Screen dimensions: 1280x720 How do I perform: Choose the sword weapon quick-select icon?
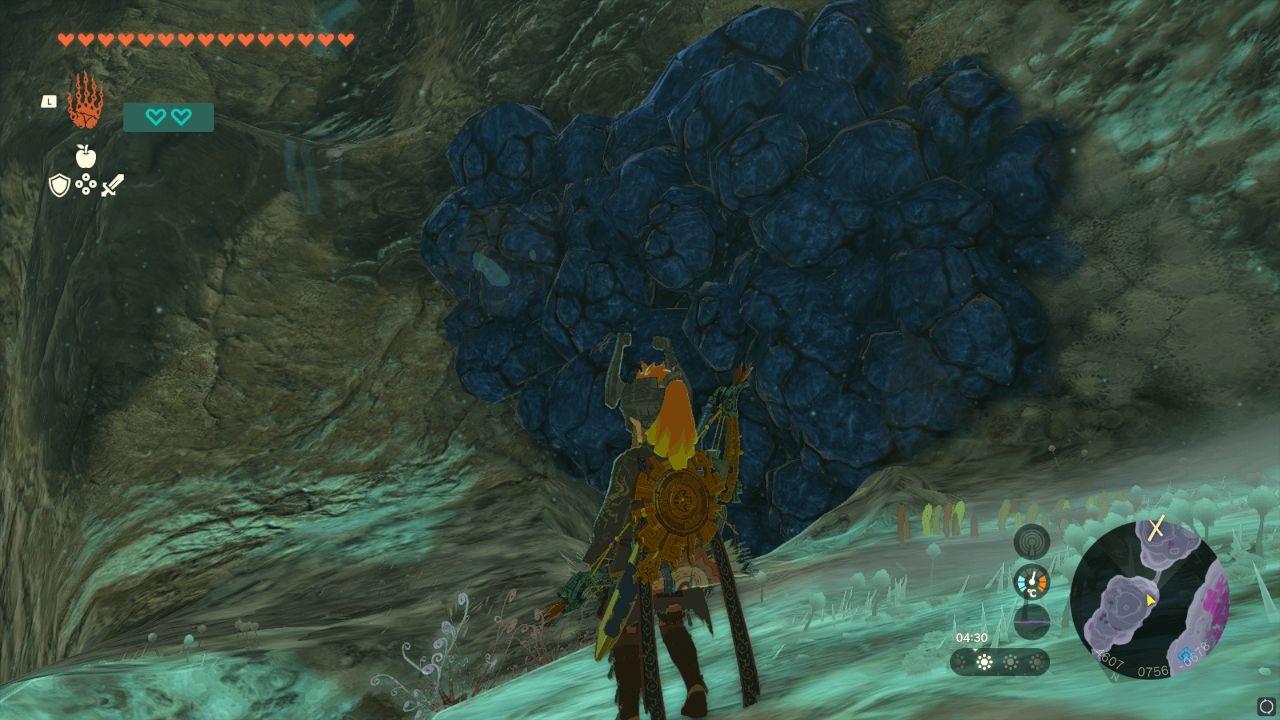click(x=112, y=185)
